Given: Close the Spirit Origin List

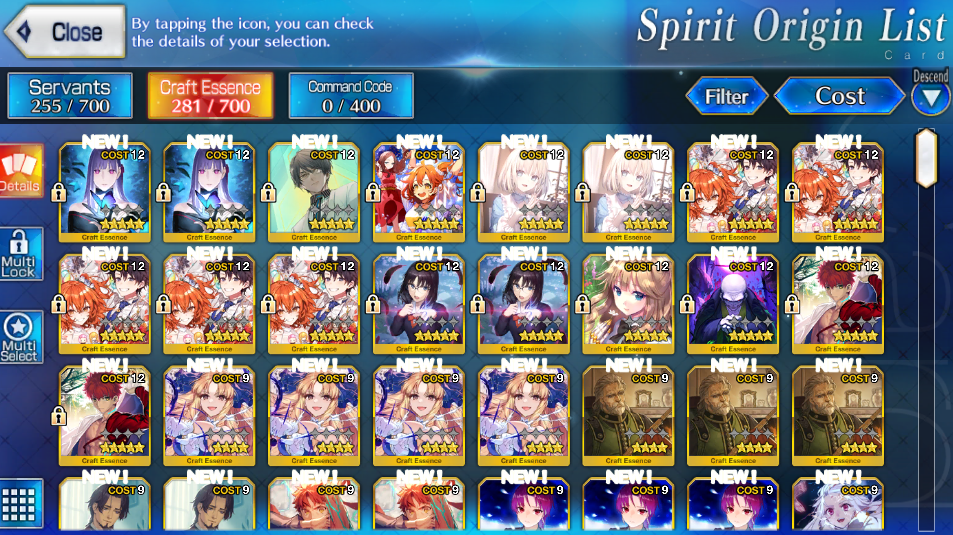Looking at the screenshot, I should [65, 31].
